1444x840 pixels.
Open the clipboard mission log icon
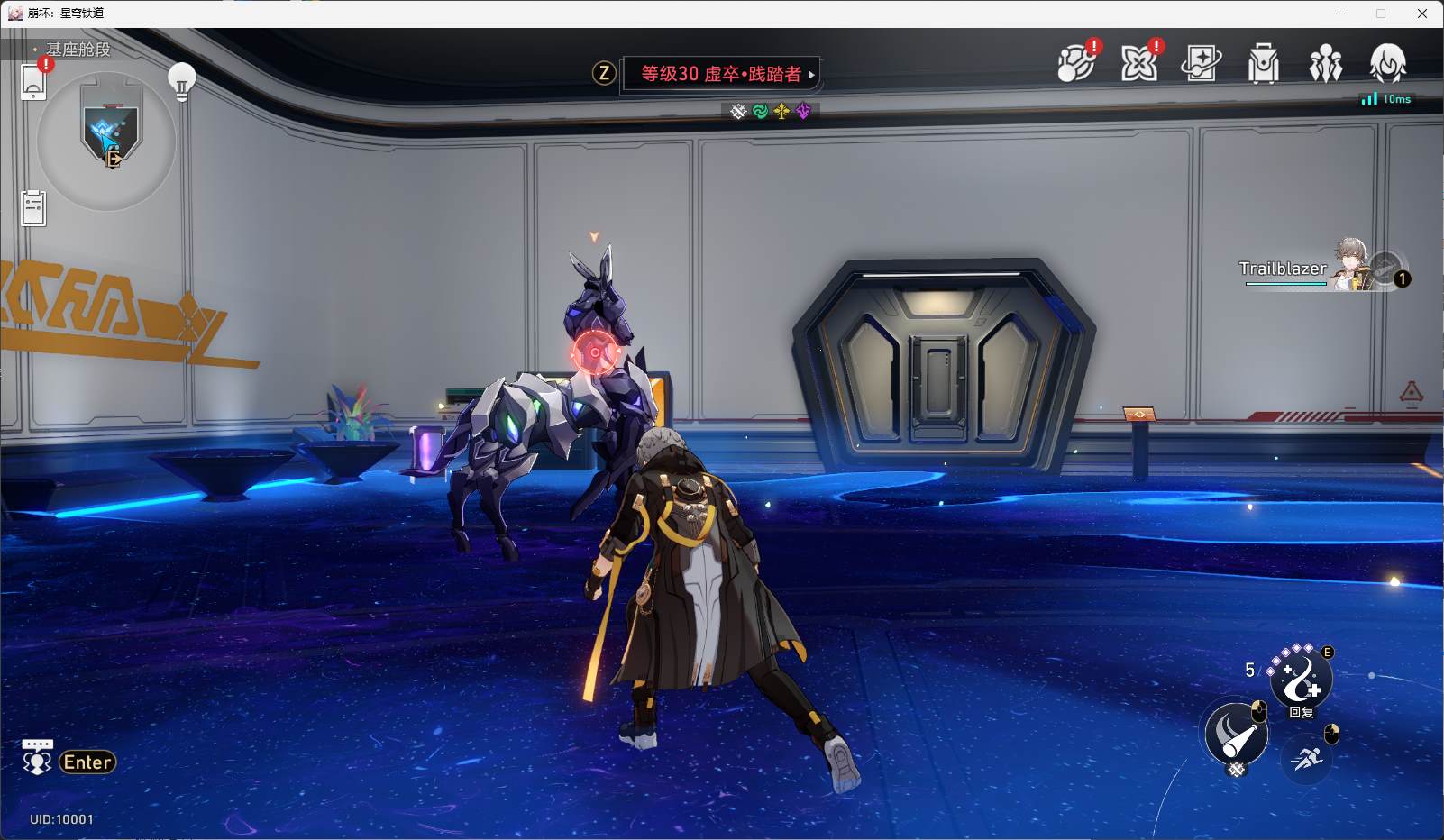pos(33,208)
